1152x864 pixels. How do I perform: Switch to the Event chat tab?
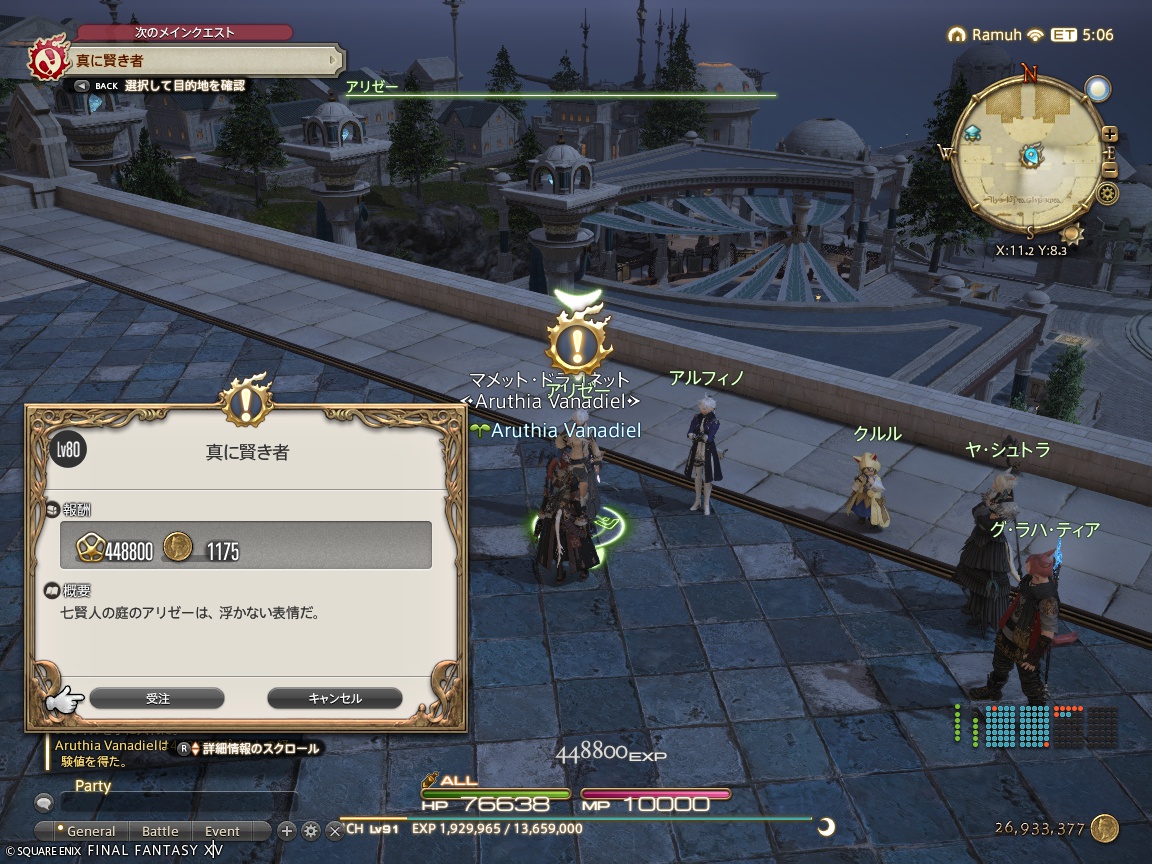pyautogui.click(x=222, y=831)
